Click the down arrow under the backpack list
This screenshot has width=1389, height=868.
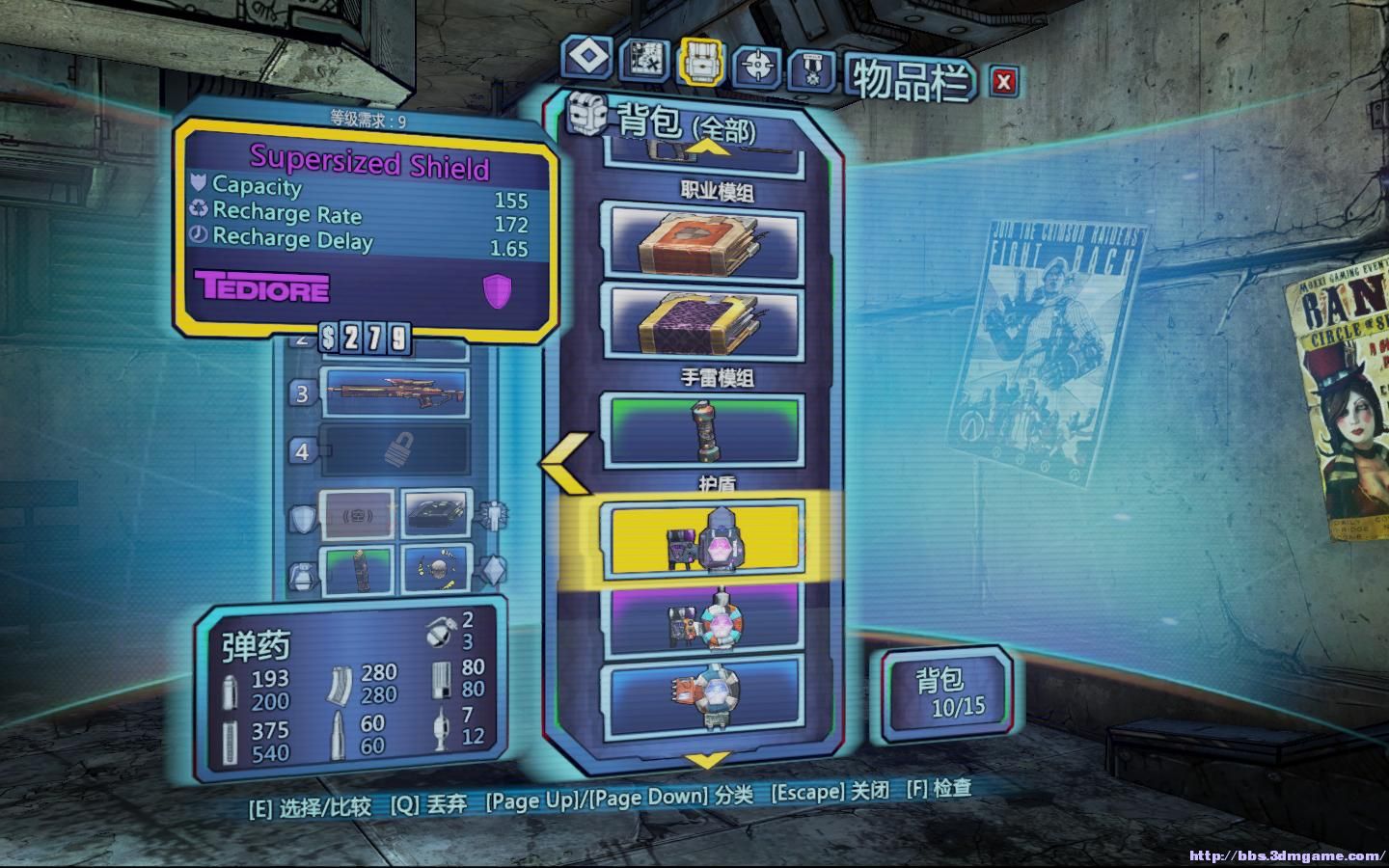click(x=707, y=762)
